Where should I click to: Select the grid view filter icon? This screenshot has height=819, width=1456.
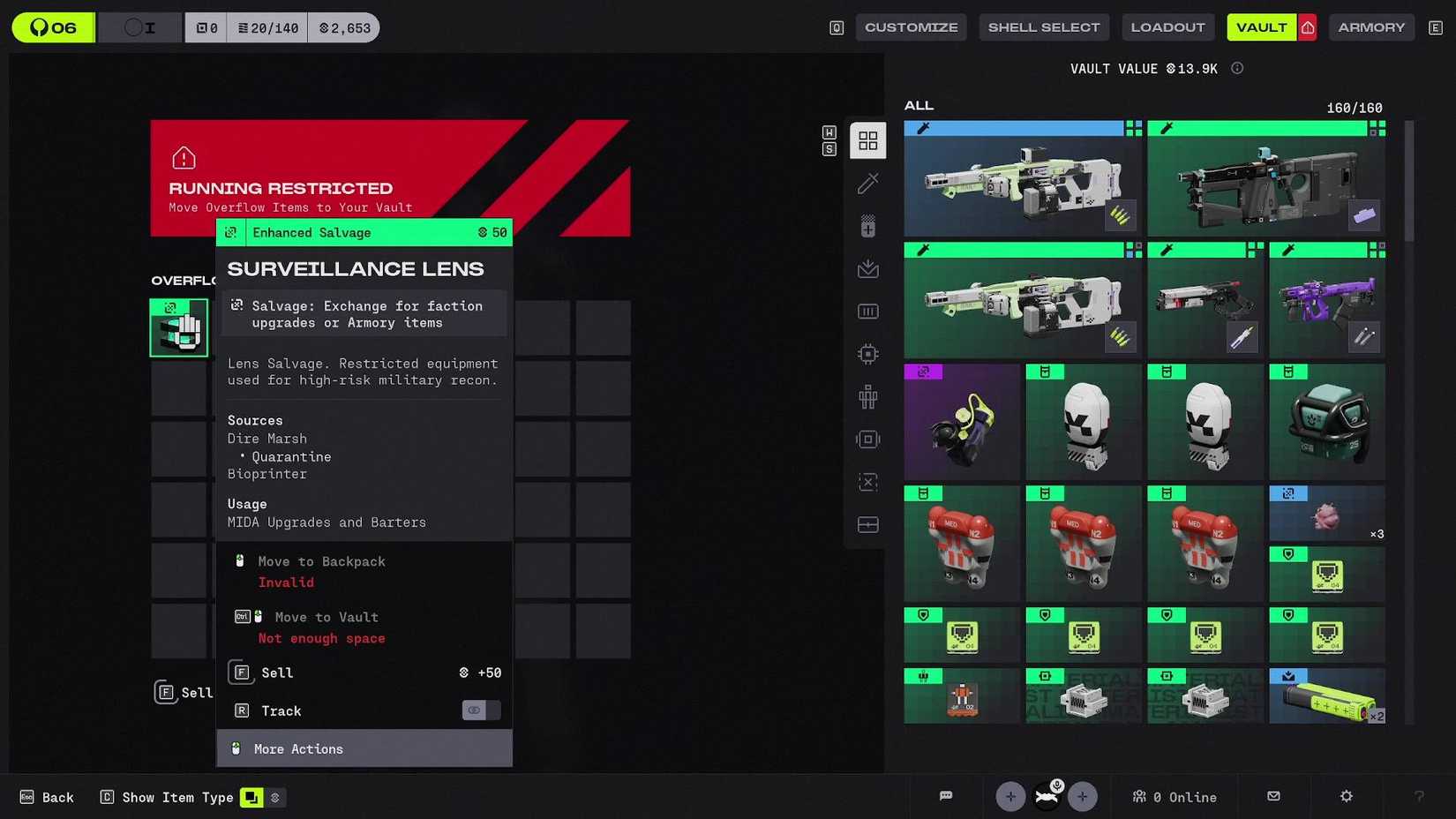coord(867,139)
